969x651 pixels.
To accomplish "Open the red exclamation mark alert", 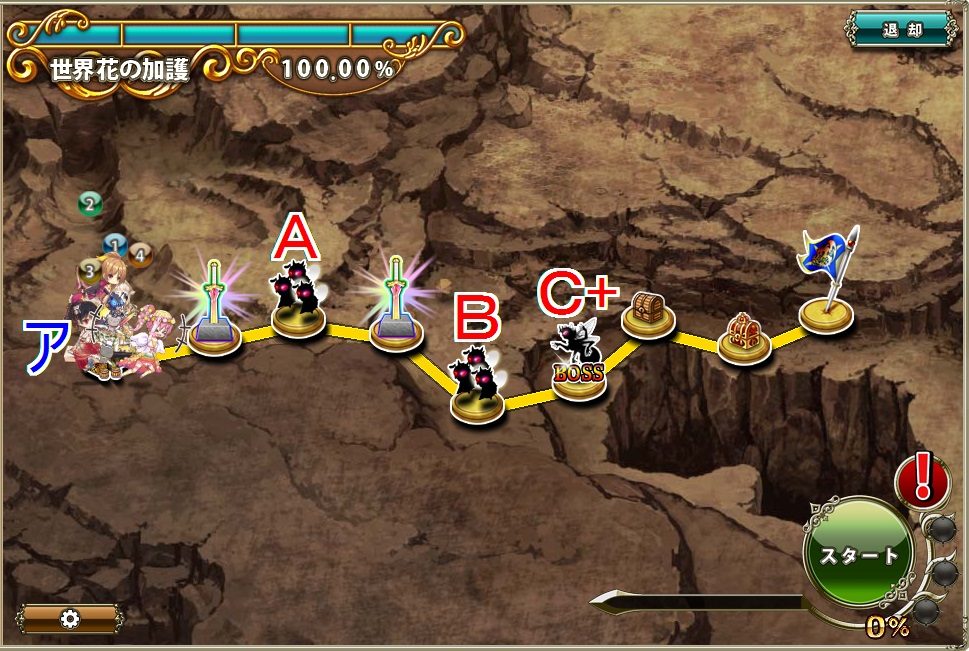I will point(921,478).
